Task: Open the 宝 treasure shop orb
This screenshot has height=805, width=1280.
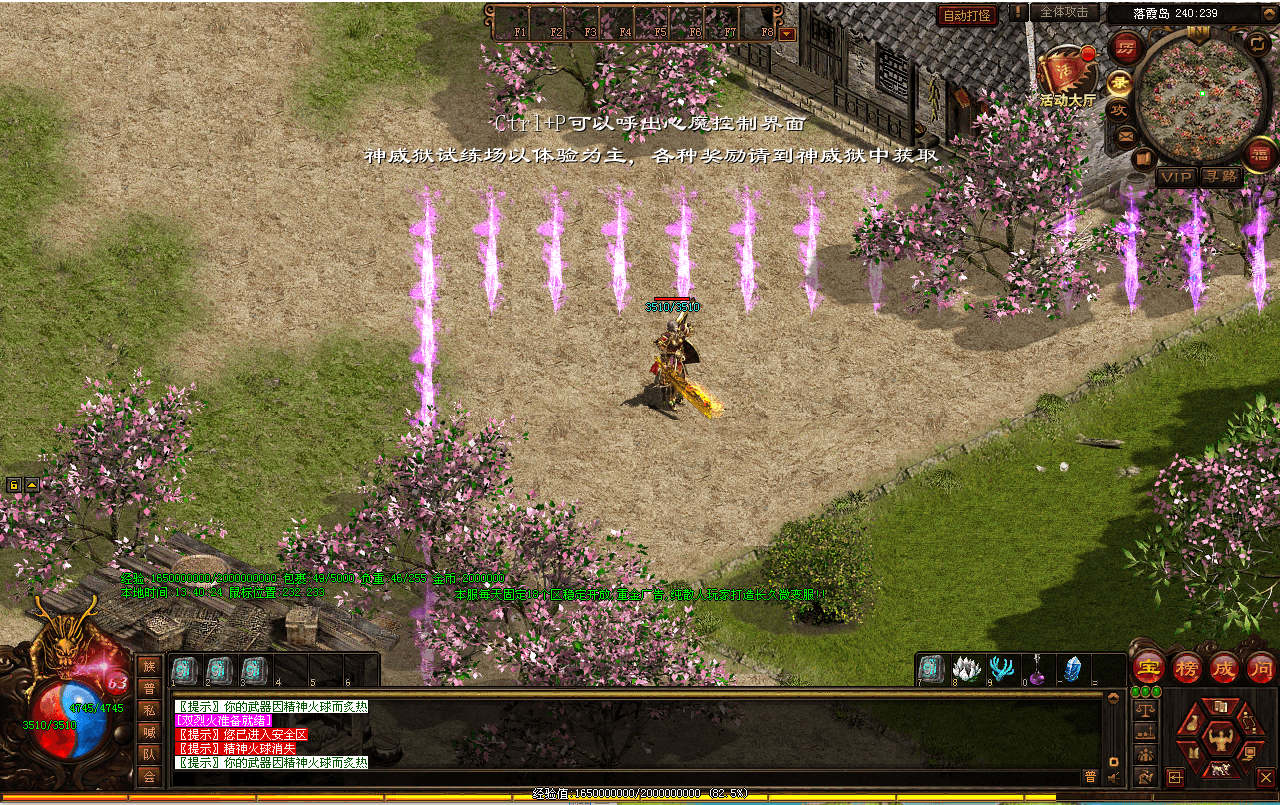Action: (x=1148, y=667)
